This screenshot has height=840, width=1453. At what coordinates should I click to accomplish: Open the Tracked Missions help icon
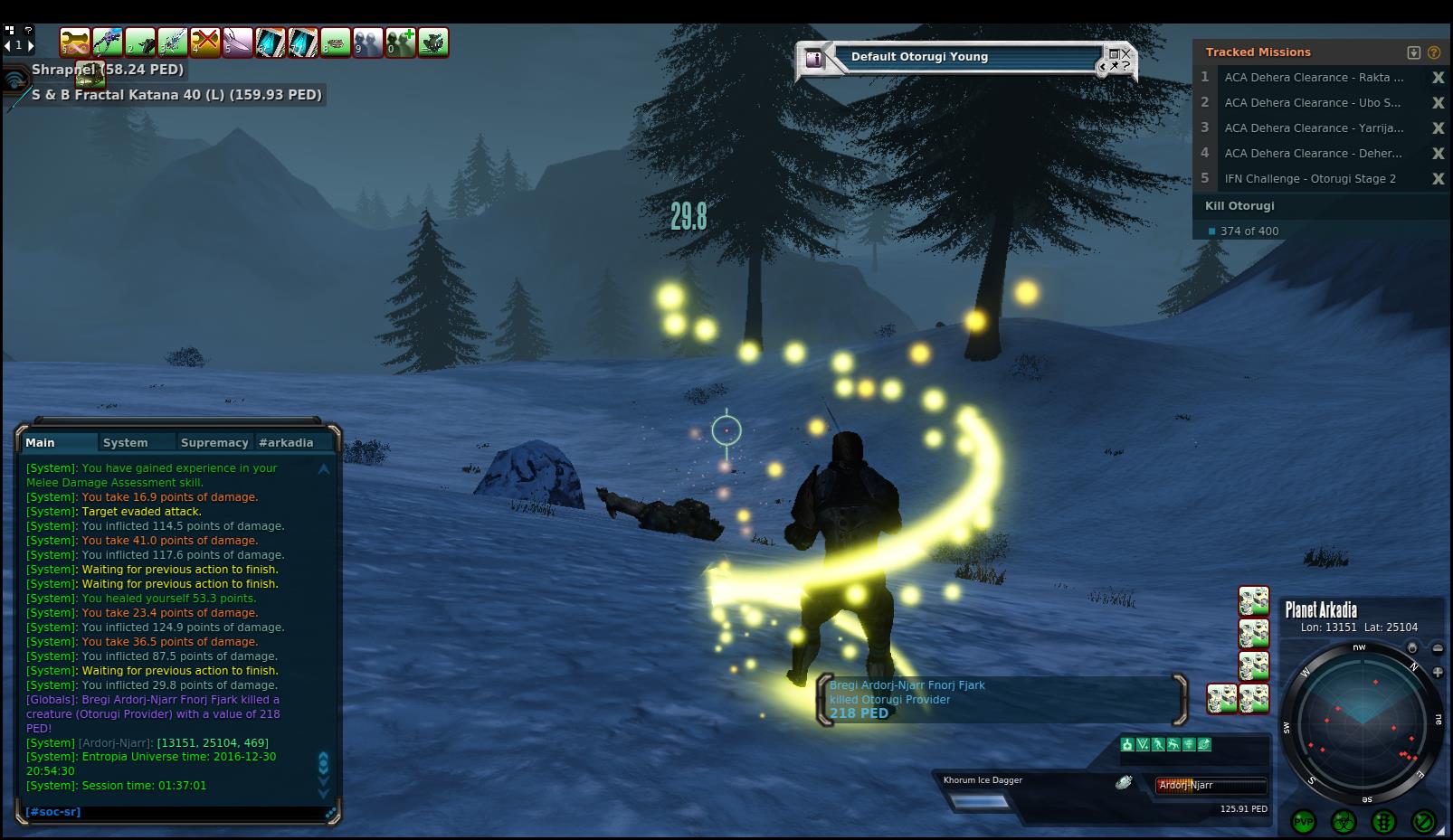click(x=1434, y=52)
